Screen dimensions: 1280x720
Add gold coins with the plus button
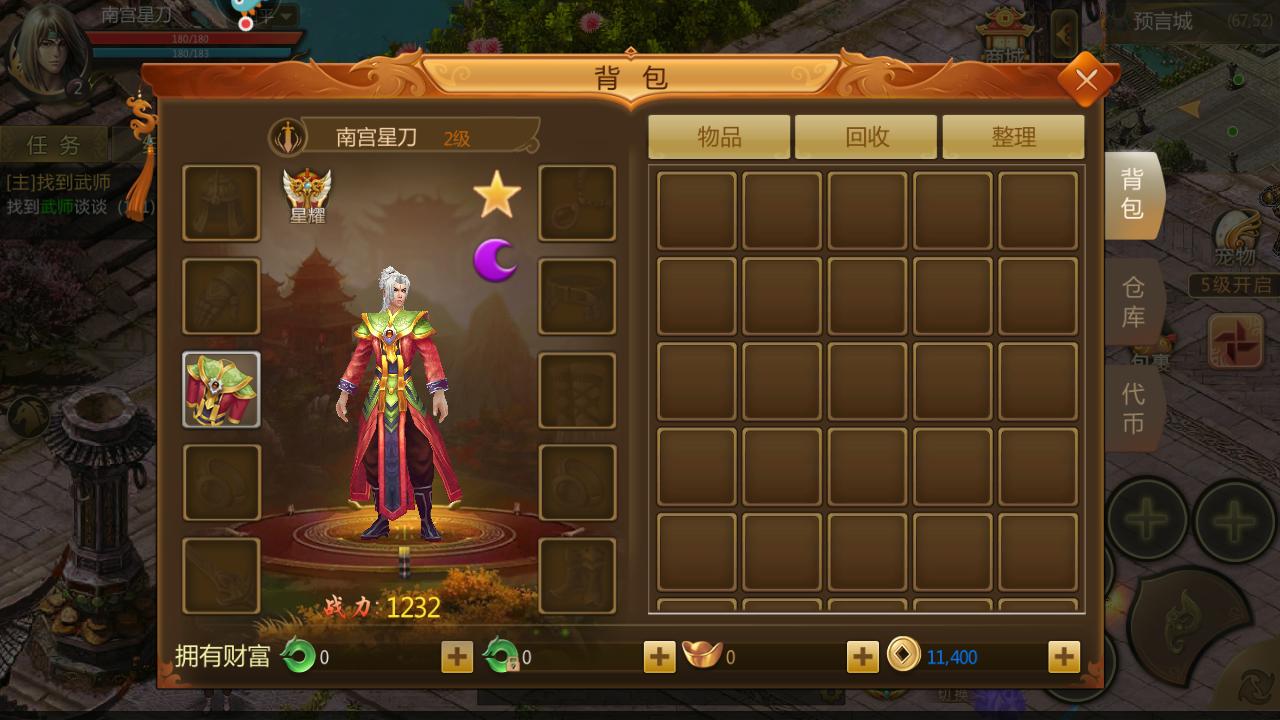(x=1063, y=657)
